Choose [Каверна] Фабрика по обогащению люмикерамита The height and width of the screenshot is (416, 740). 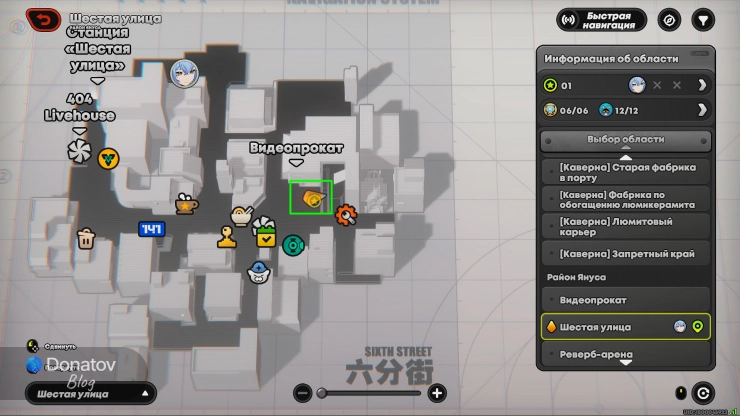(x=625, y=199)
